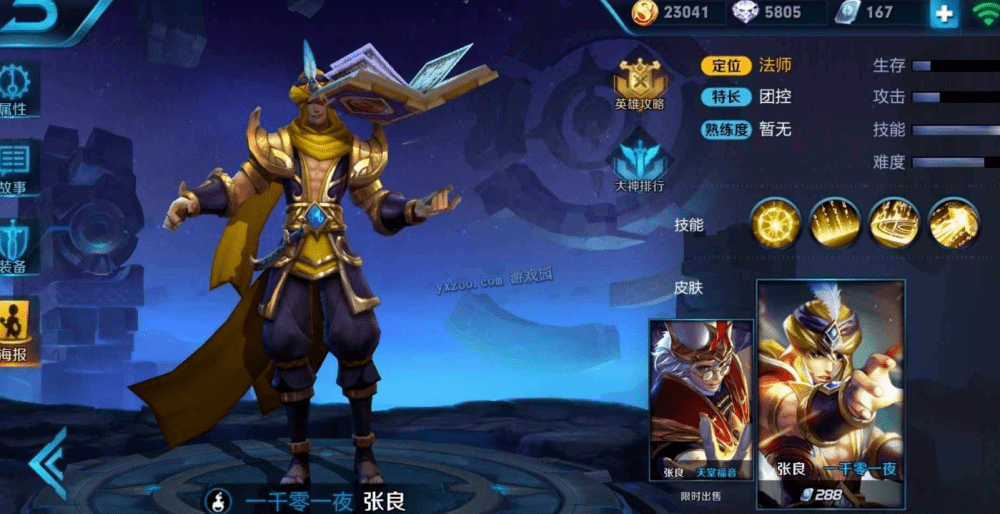1000x514 pixels.
Task: Inspect the golden ring vortex skill icon
Action: [x=894, y=223]
